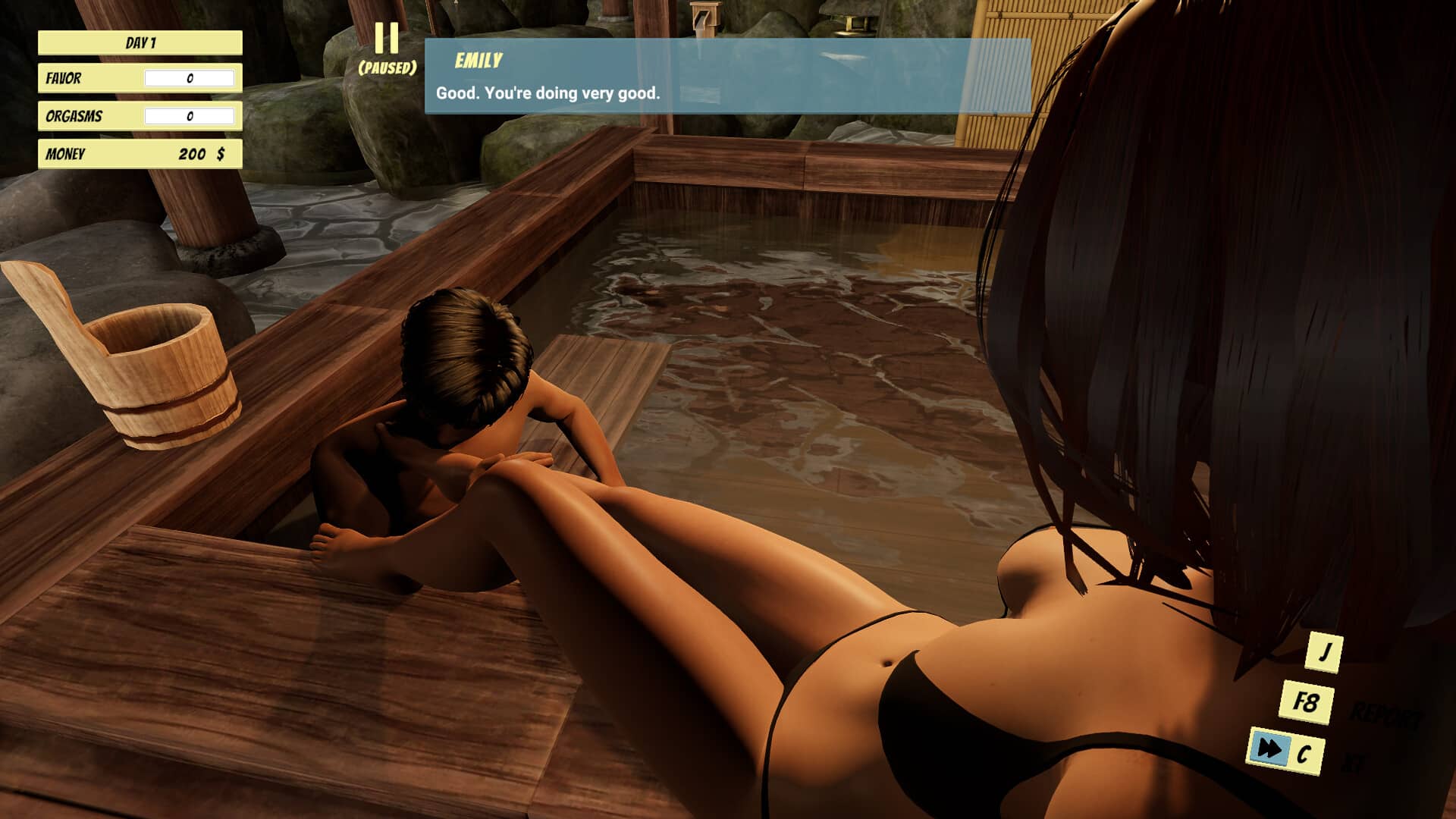Click the REPORT label near bottom right

click(x=1385, y=714)
